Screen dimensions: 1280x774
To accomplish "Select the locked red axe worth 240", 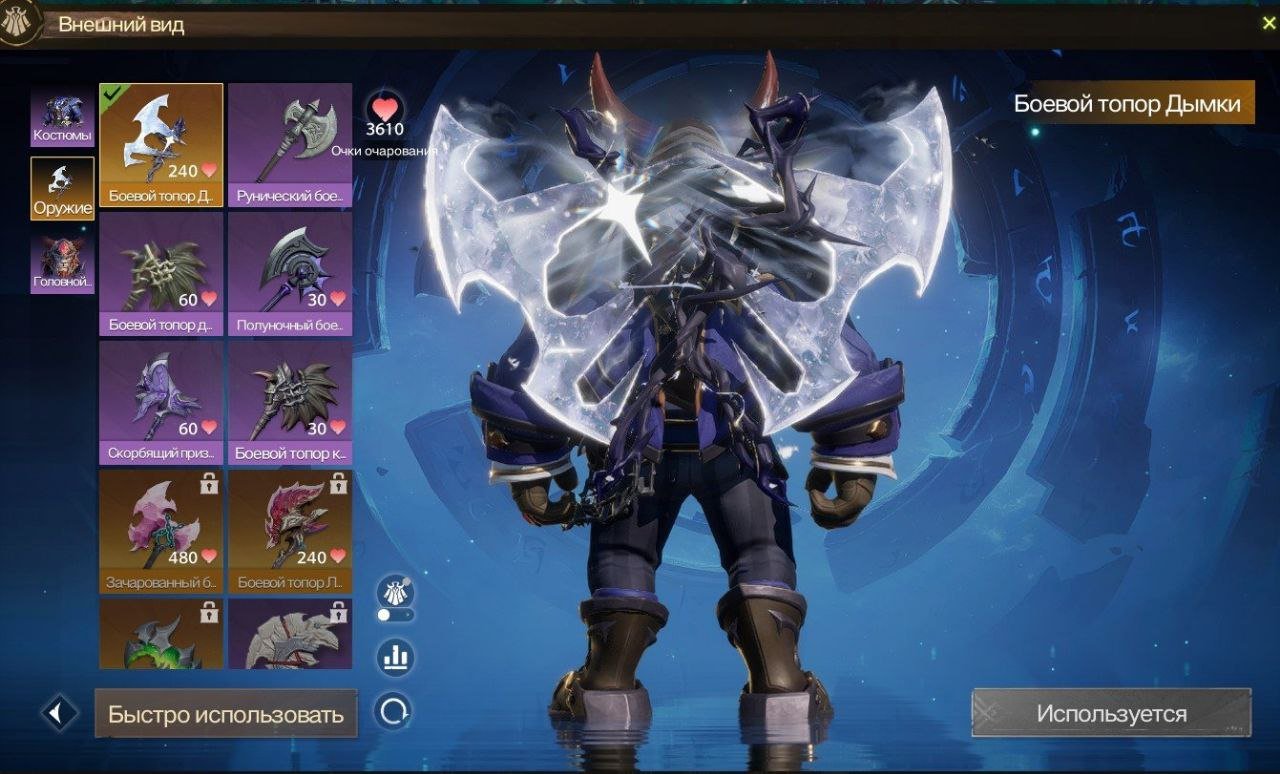I will tap(290, 531).
